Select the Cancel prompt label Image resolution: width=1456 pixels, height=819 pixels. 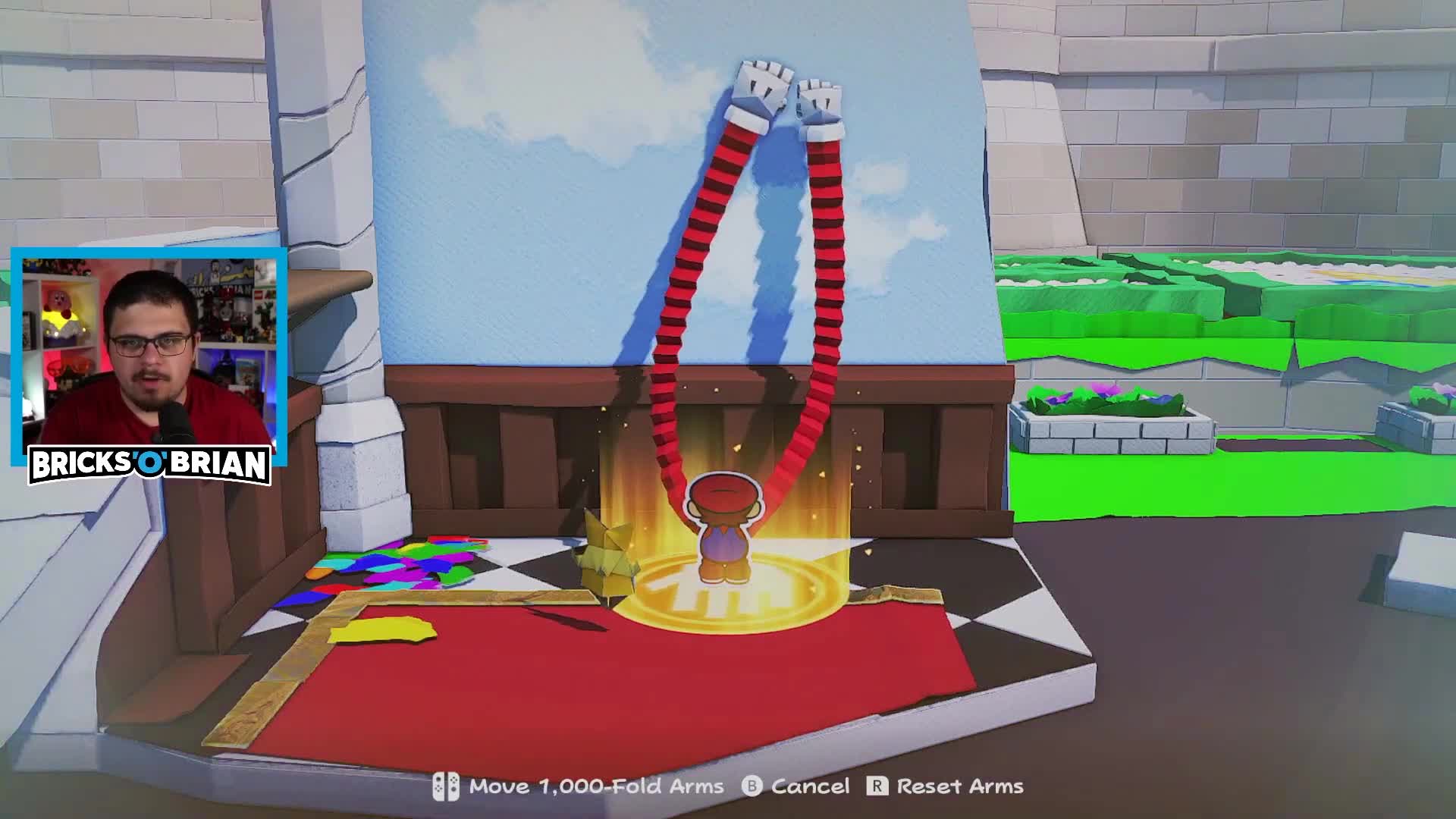click(808, 786)
